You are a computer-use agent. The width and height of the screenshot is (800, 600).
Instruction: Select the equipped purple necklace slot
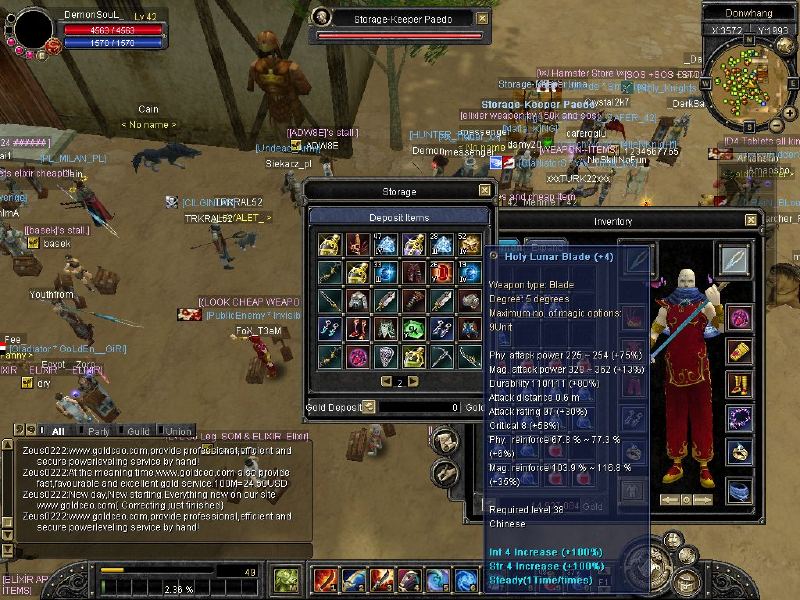click(x=739, y=416)
